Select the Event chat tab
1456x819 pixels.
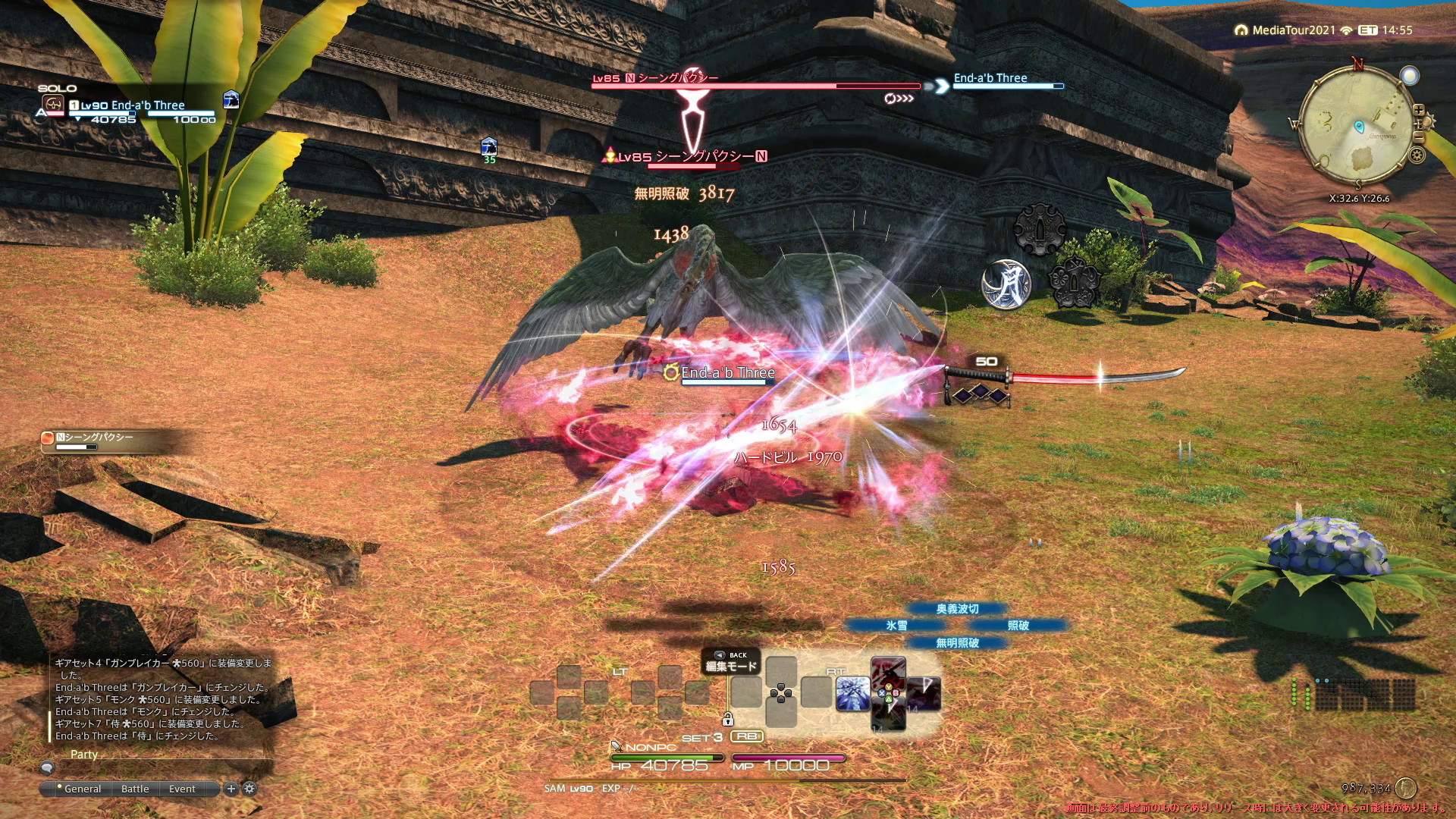[182, 789]
